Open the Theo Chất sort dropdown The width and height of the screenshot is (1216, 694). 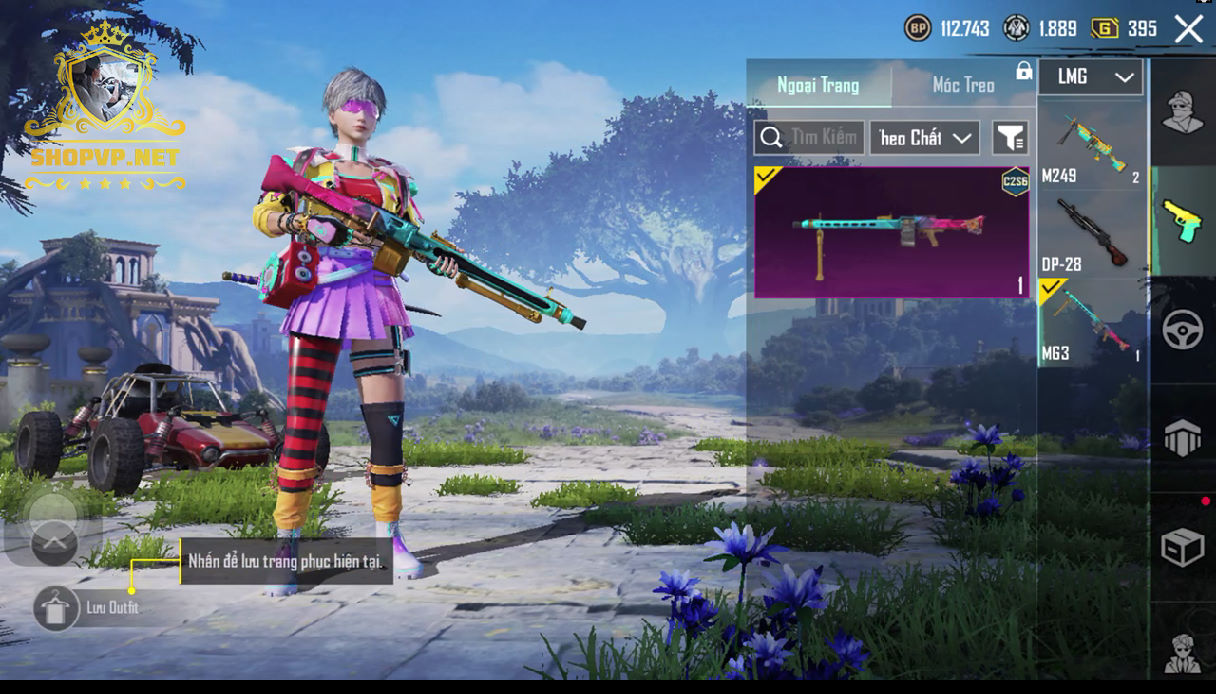point(924,138)
